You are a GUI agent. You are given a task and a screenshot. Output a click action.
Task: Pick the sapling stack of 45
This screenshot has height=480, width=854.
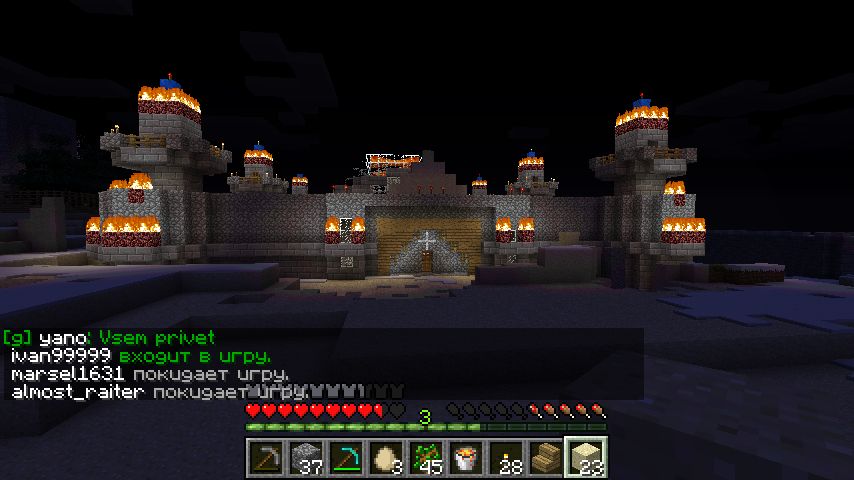coord(426,458)
